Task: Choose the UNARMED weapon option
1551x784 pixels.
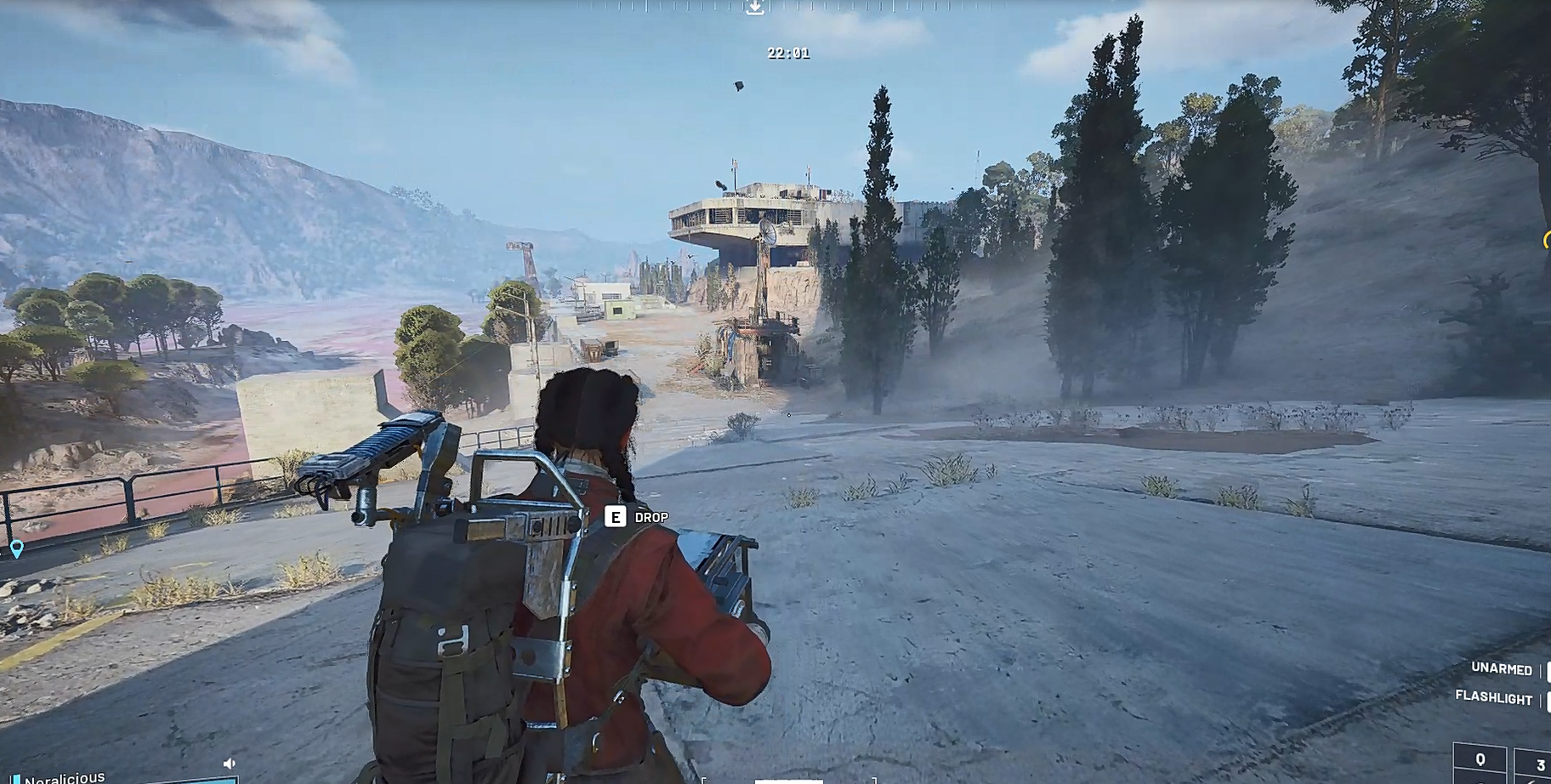Action: coord(1501,669)
